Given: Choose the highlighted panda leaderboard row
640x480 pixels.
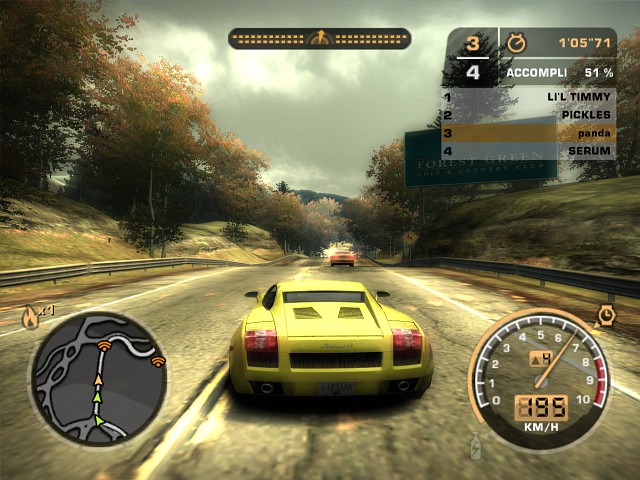Looking at the screenshot, I should coord(529,133).
